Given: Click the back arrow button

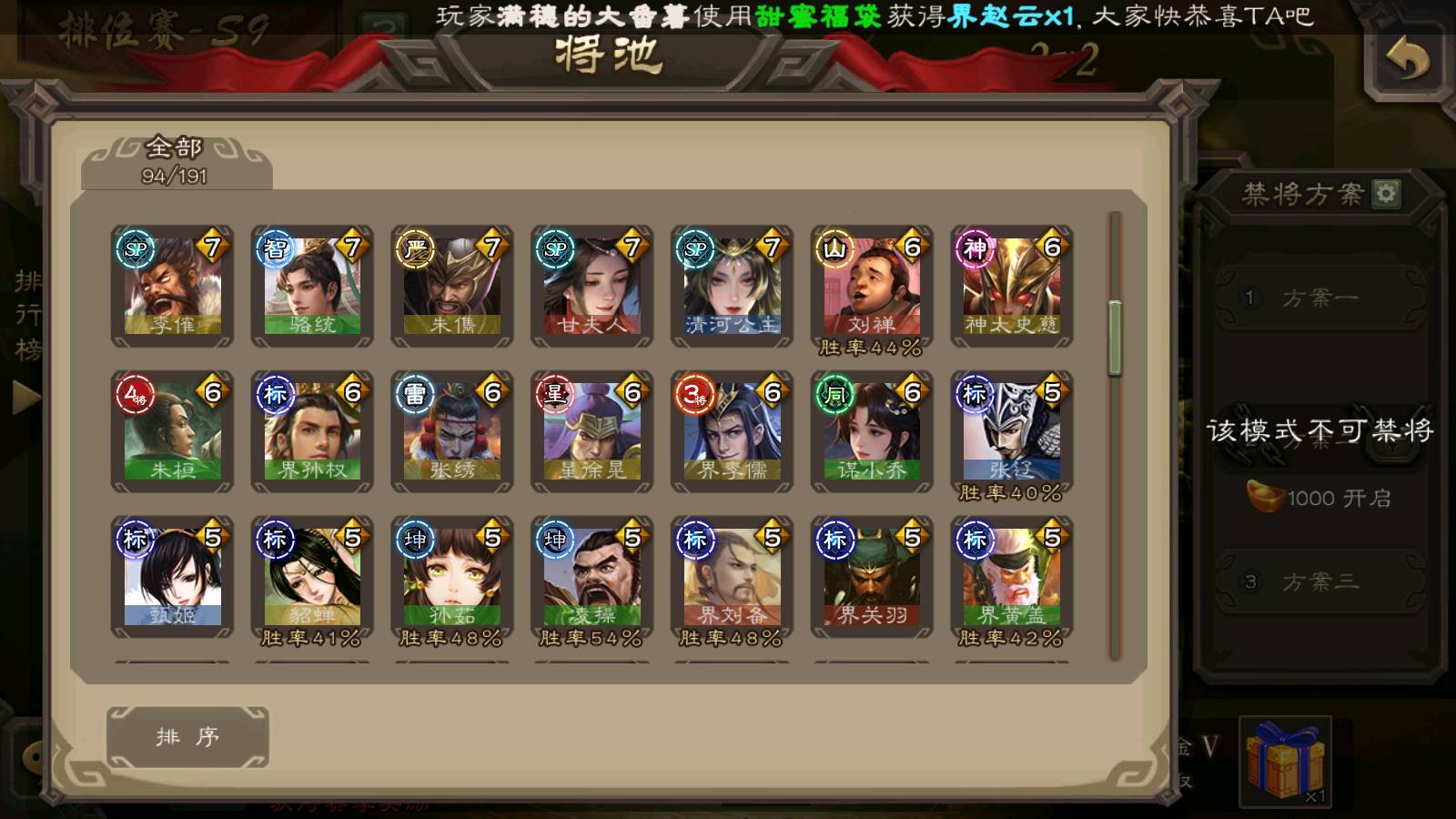Looking at the screenshot, I should (1407, 61).
